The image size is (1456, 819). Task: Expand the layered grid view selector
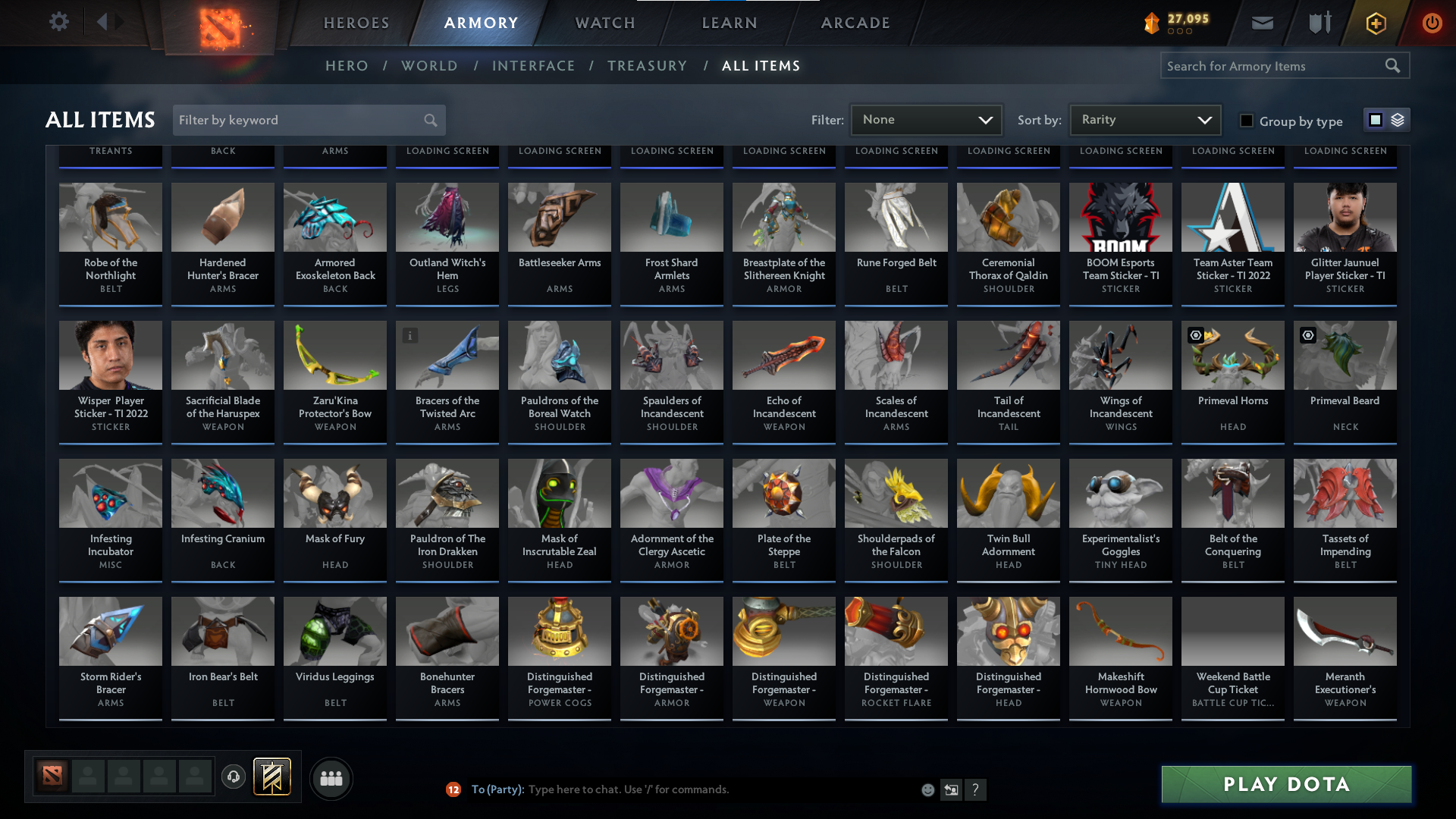[1398, 119]
